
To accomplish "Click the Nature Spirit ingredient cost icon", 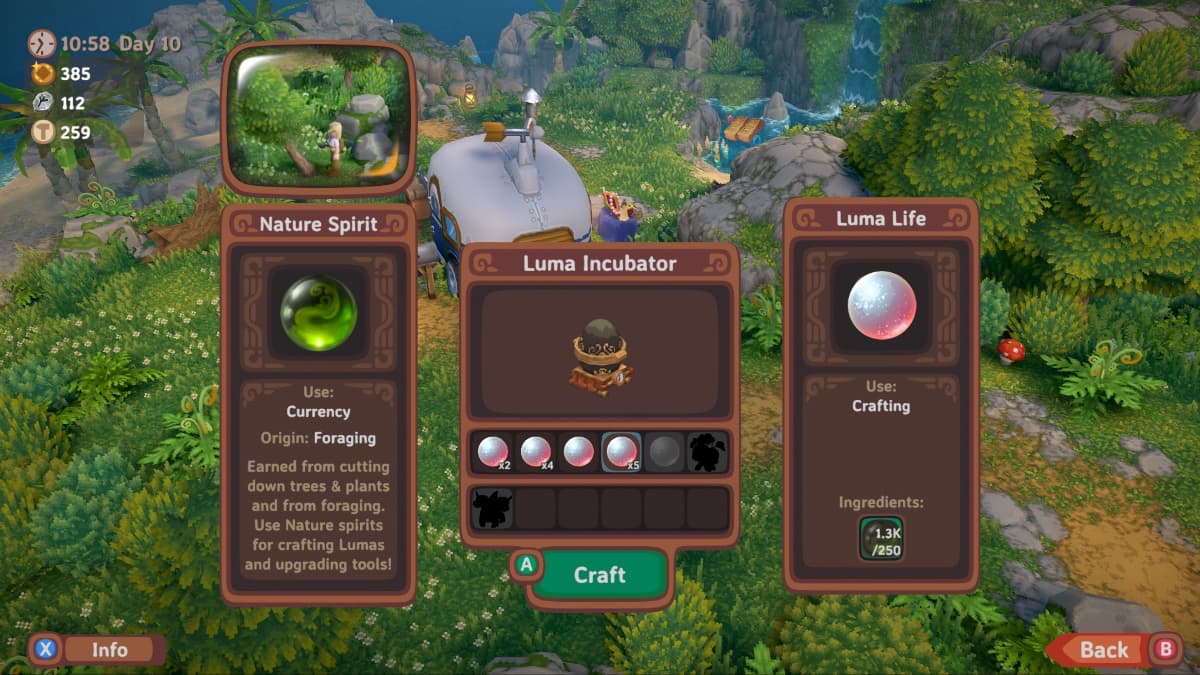I will 881,538.
